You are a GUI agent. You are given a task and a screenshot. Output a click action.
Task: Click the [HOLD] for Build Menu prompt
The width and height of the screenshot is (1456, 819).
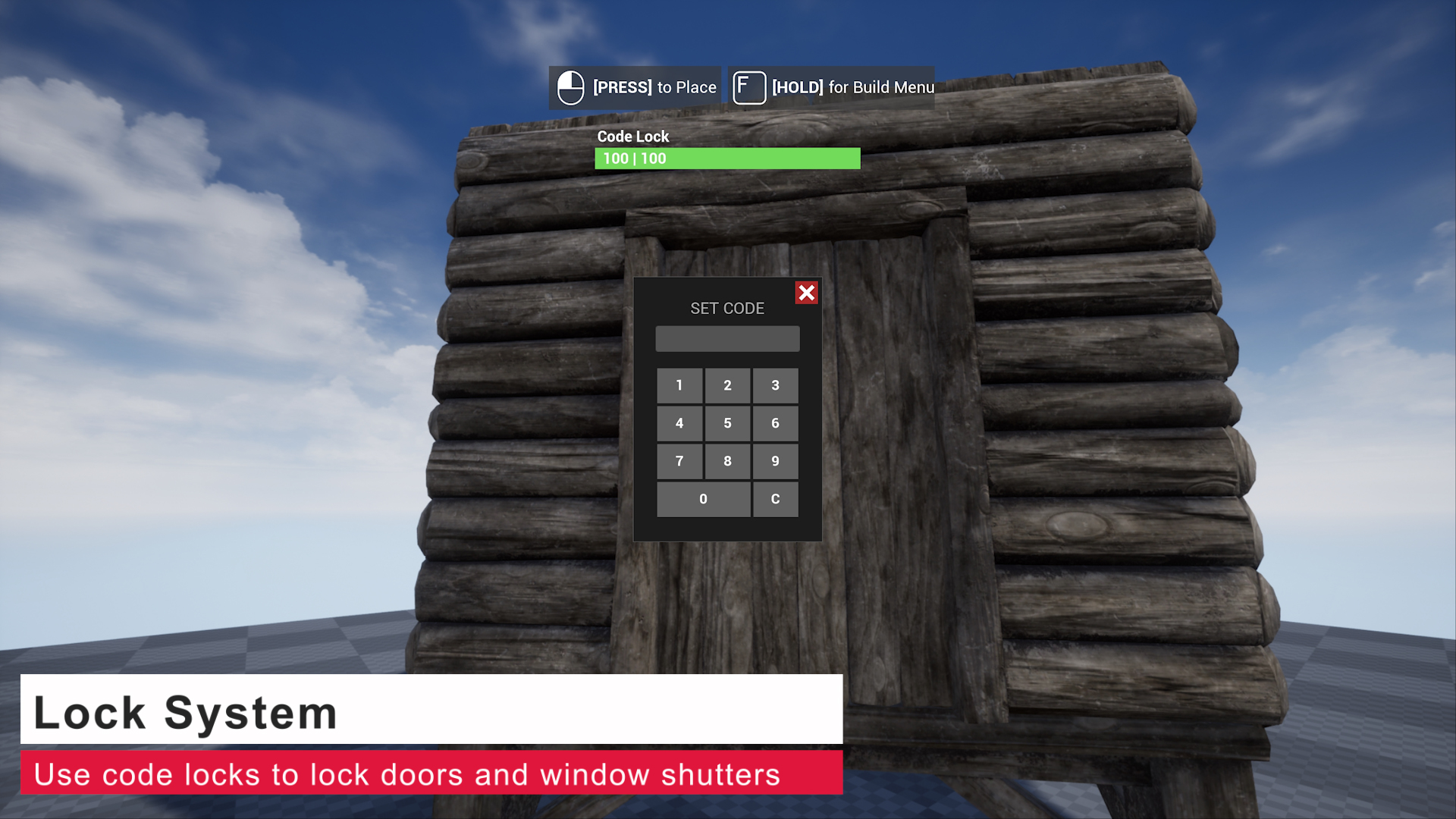click(x=852, y=87)
